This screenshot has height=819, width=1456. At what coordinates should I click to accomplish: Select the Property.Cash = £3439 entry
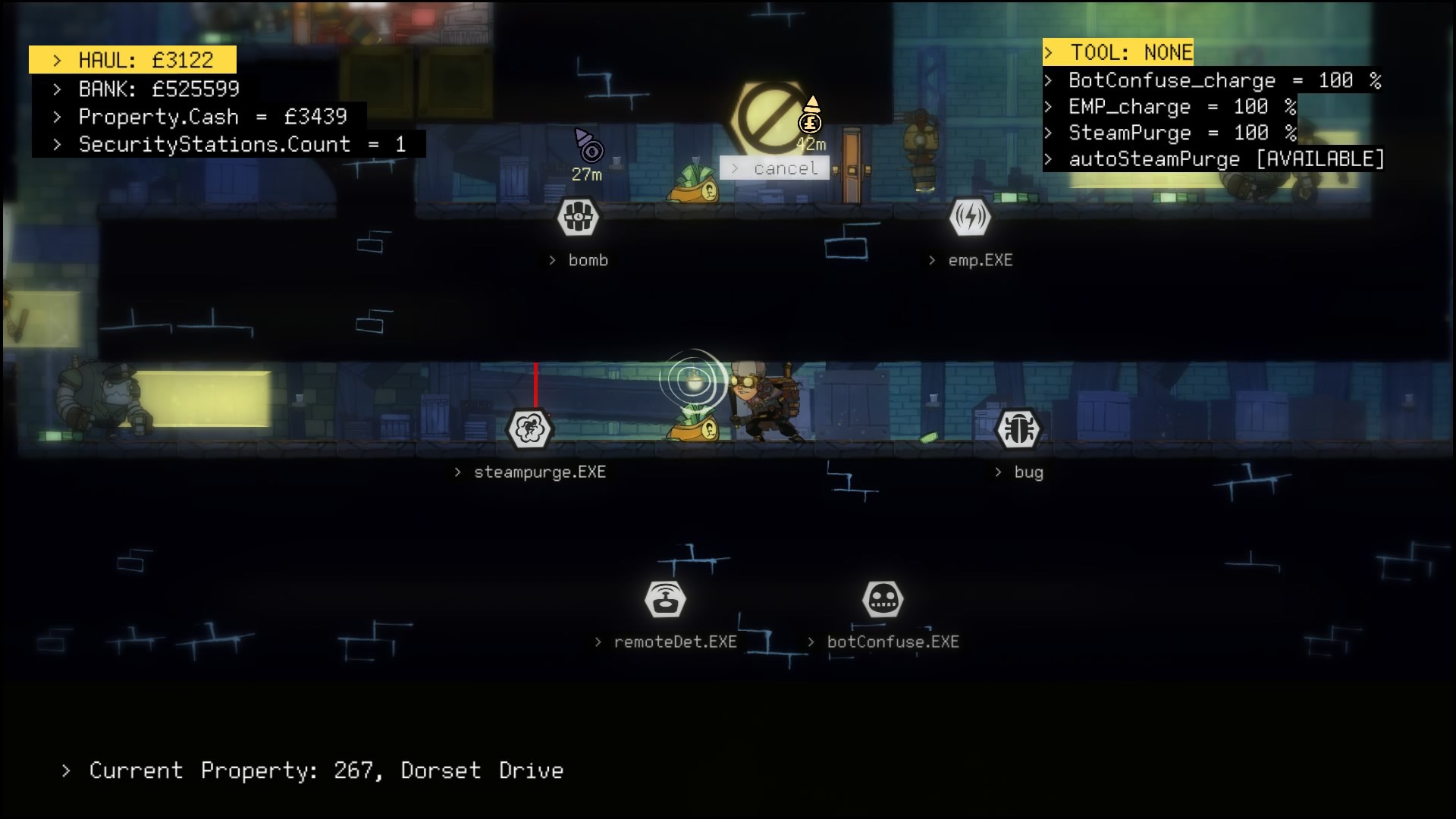tap(200, 117)
